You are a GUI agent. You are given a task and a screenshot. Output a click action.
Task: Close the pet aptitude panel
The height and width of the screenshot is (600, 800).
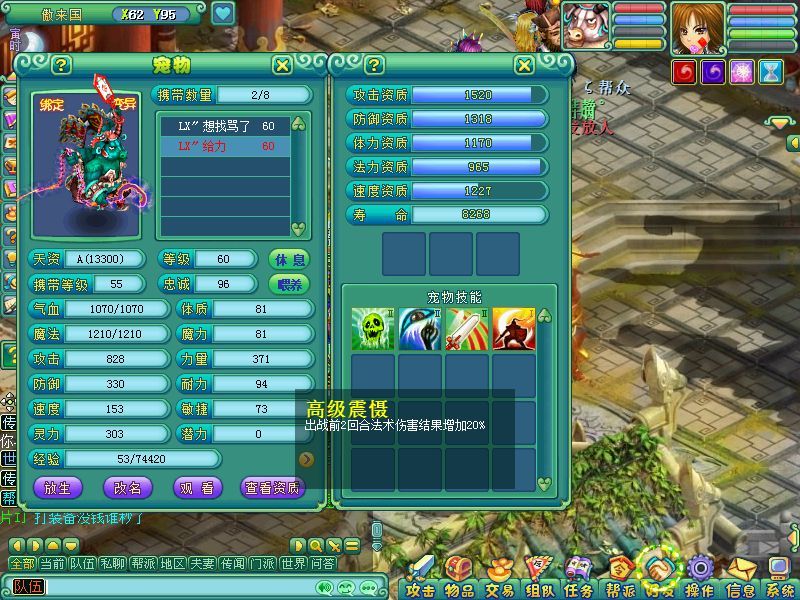pos(524,65)
